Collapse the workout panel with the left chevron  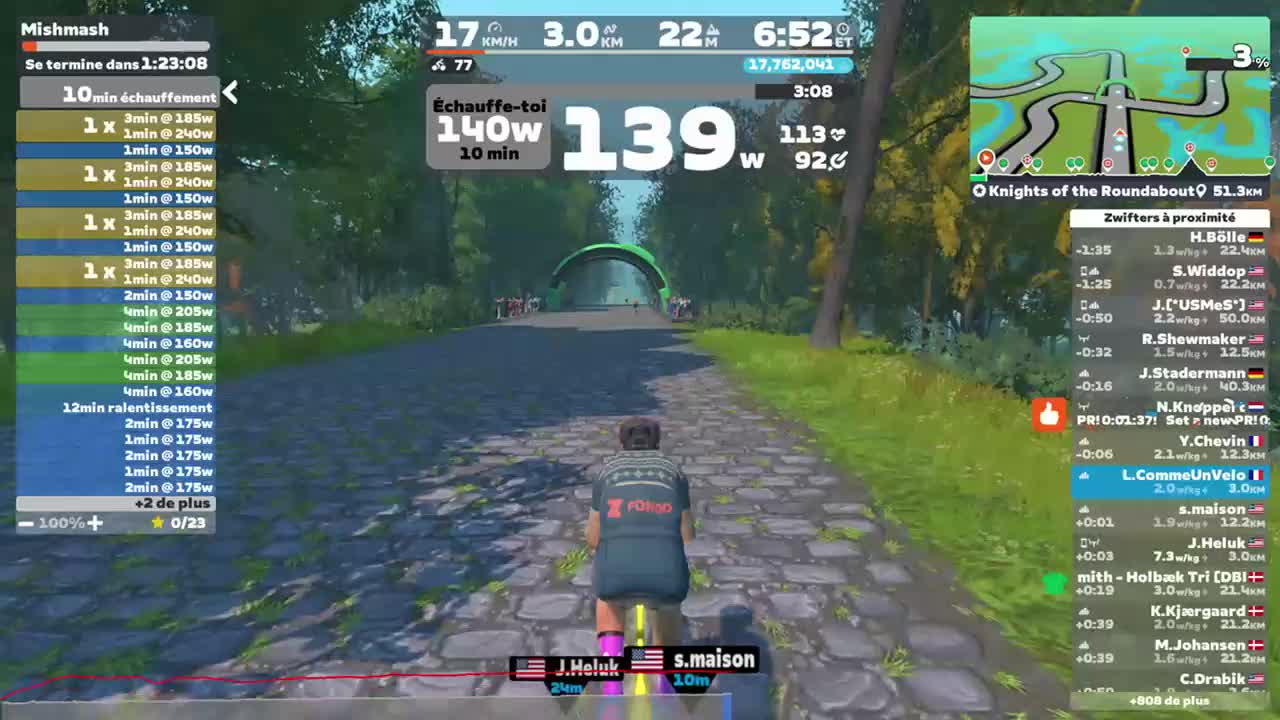pyautogui.click(x=230, y=91)
